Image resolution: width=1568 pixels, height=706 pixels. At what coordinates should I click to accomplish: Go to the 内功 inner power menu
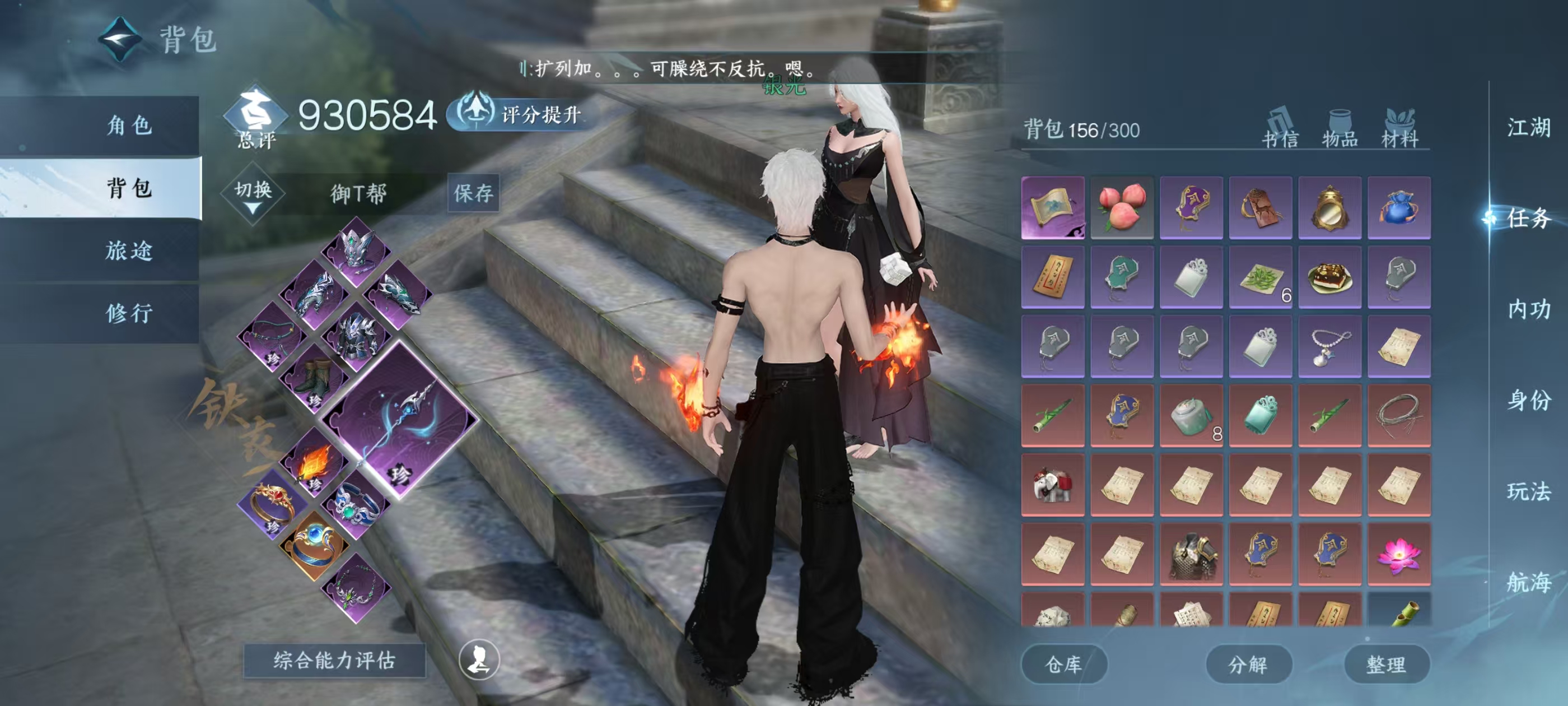(x=1528, y=309)
